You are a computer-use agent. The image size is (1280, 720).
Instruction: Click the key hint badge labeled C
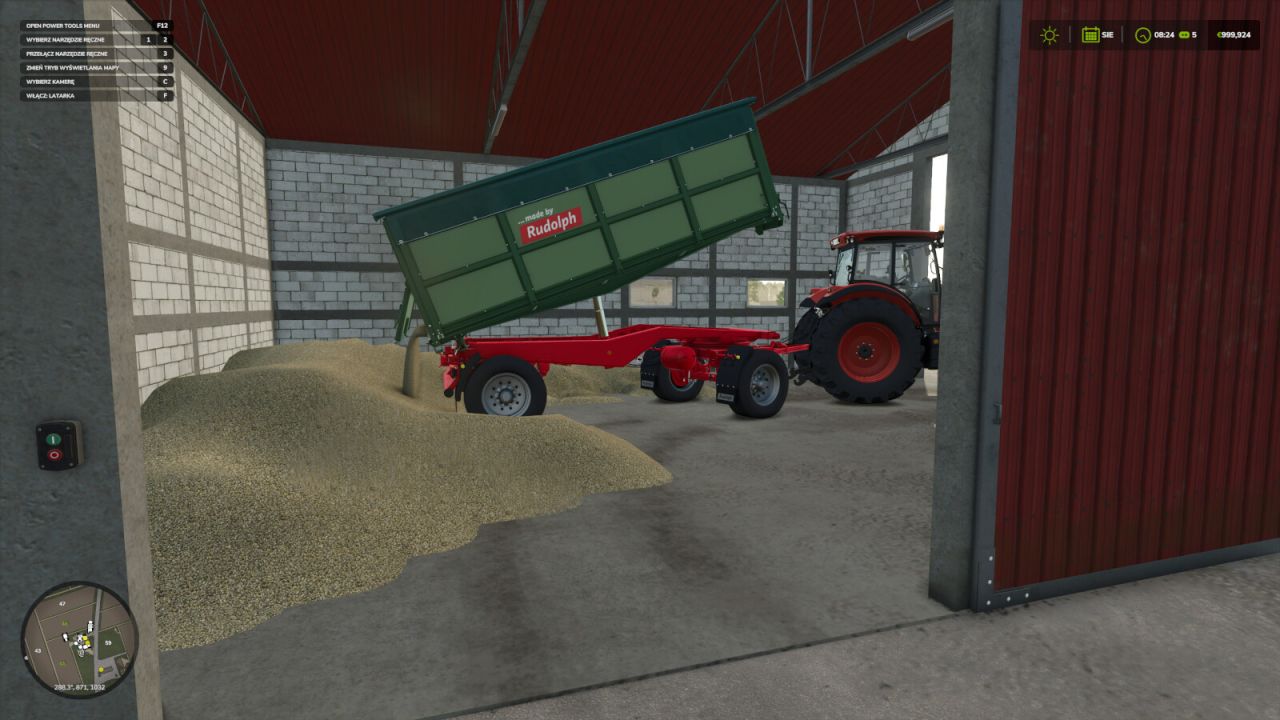(165, 81)
